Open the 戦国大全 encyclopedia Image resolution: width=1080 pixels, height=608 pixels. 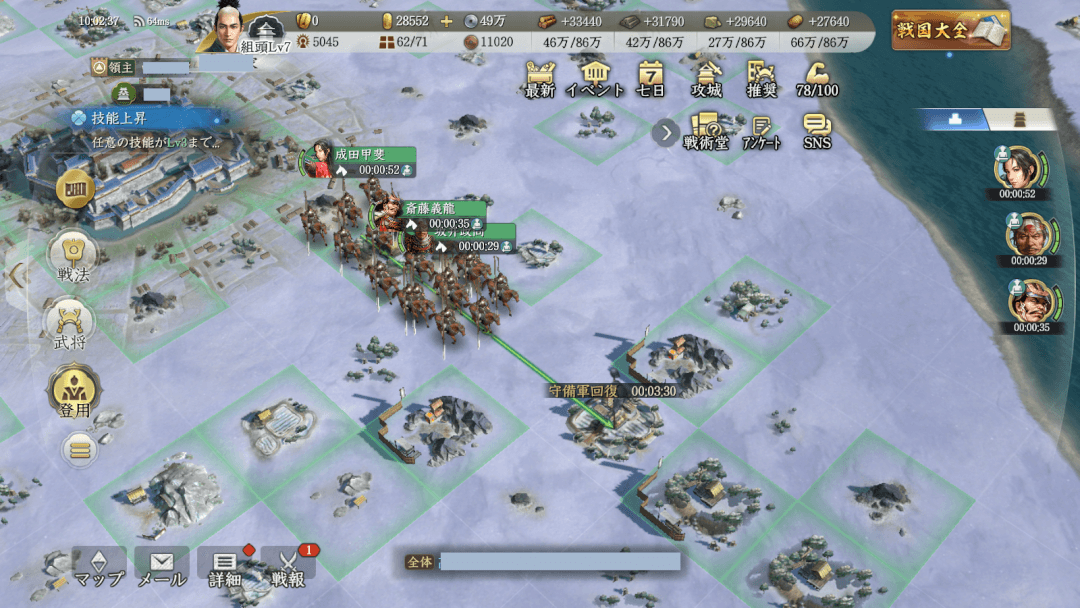click(x=950, y=29)
